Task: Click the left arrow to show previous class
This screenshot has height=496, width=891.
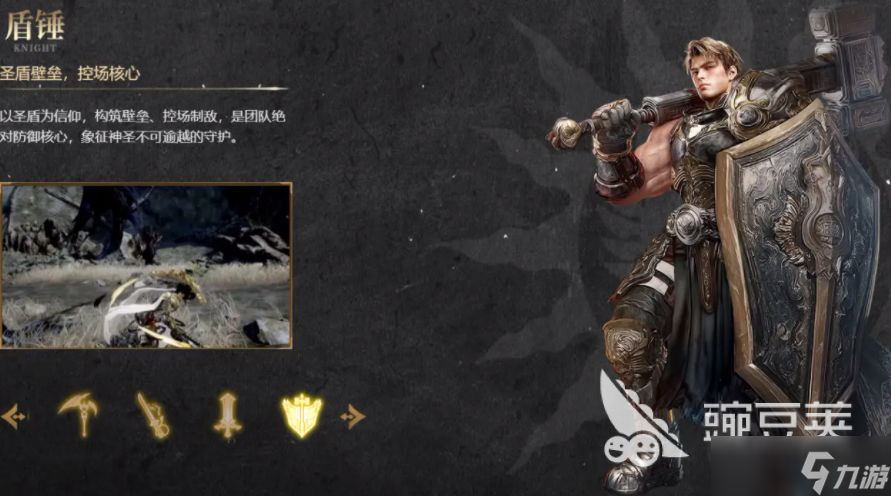Action: [13, 416]
